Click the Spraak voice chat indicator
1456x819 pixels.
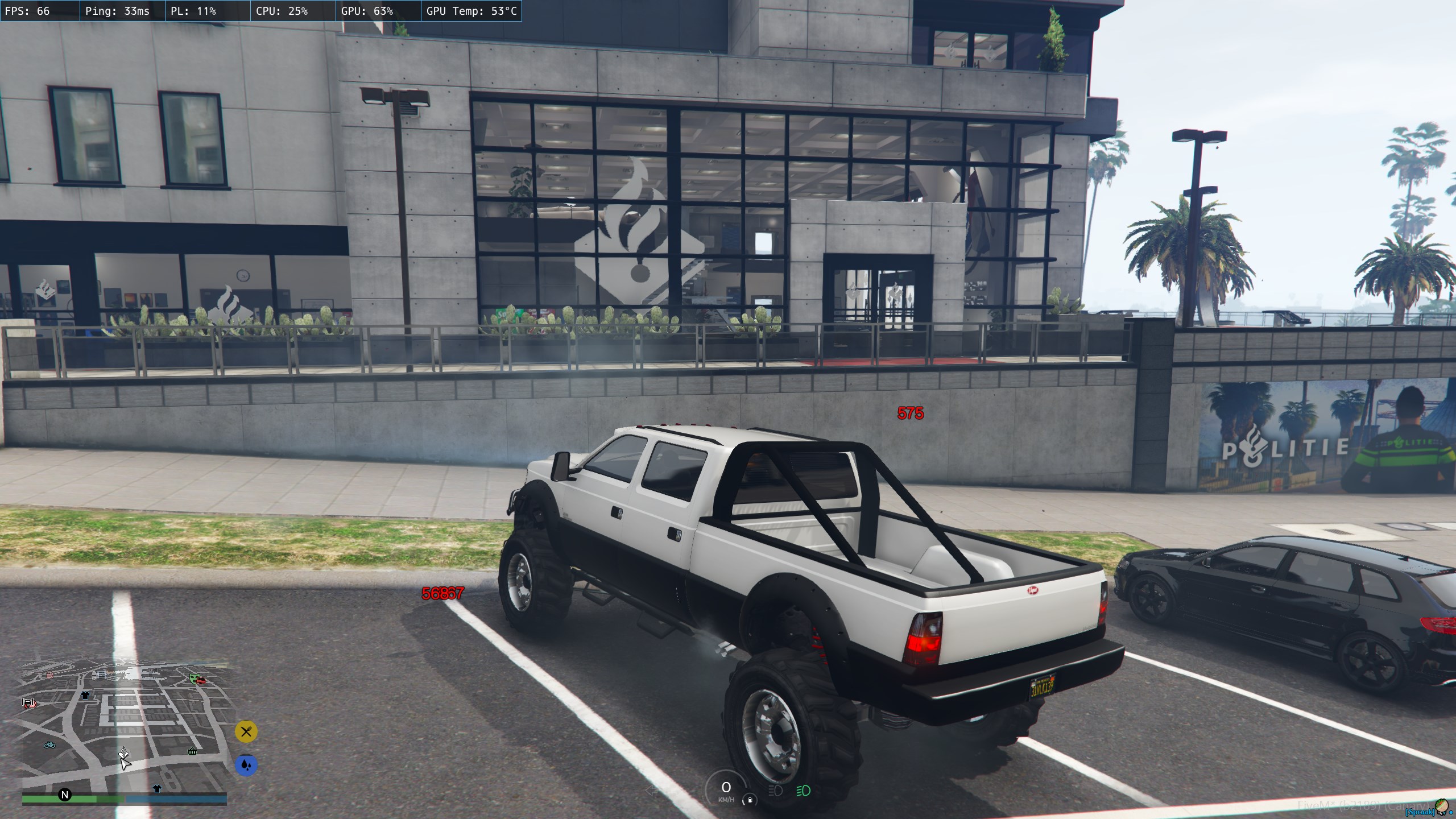click(1419, 812)
